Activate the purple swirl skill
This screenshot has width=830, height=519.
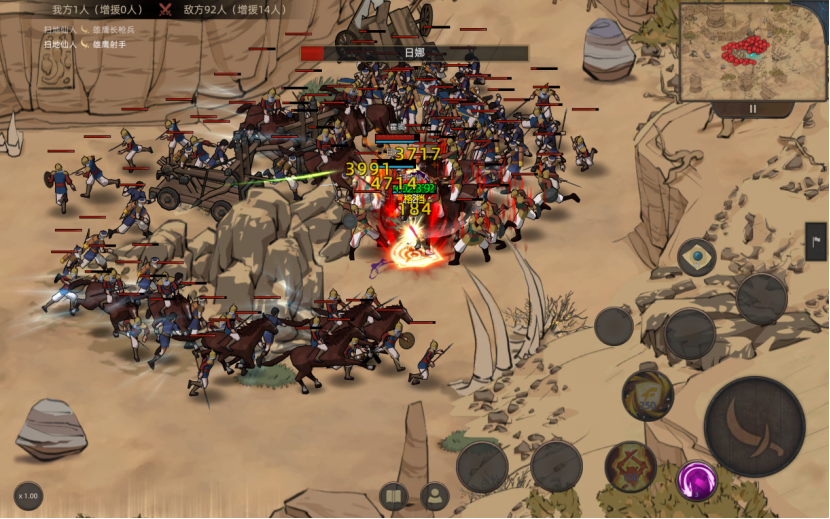click(x=697, y=480)
